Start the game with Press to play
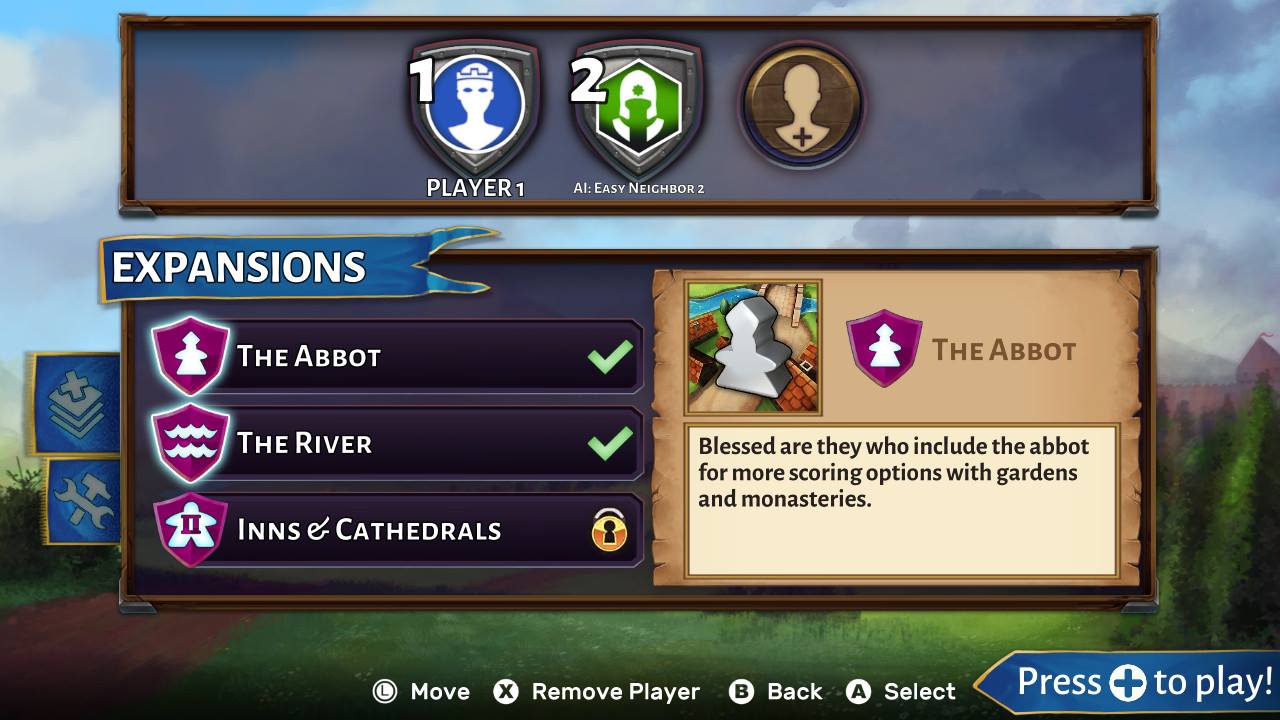The height and width of the screenshot is (720, 1280). pos(1132,683)
